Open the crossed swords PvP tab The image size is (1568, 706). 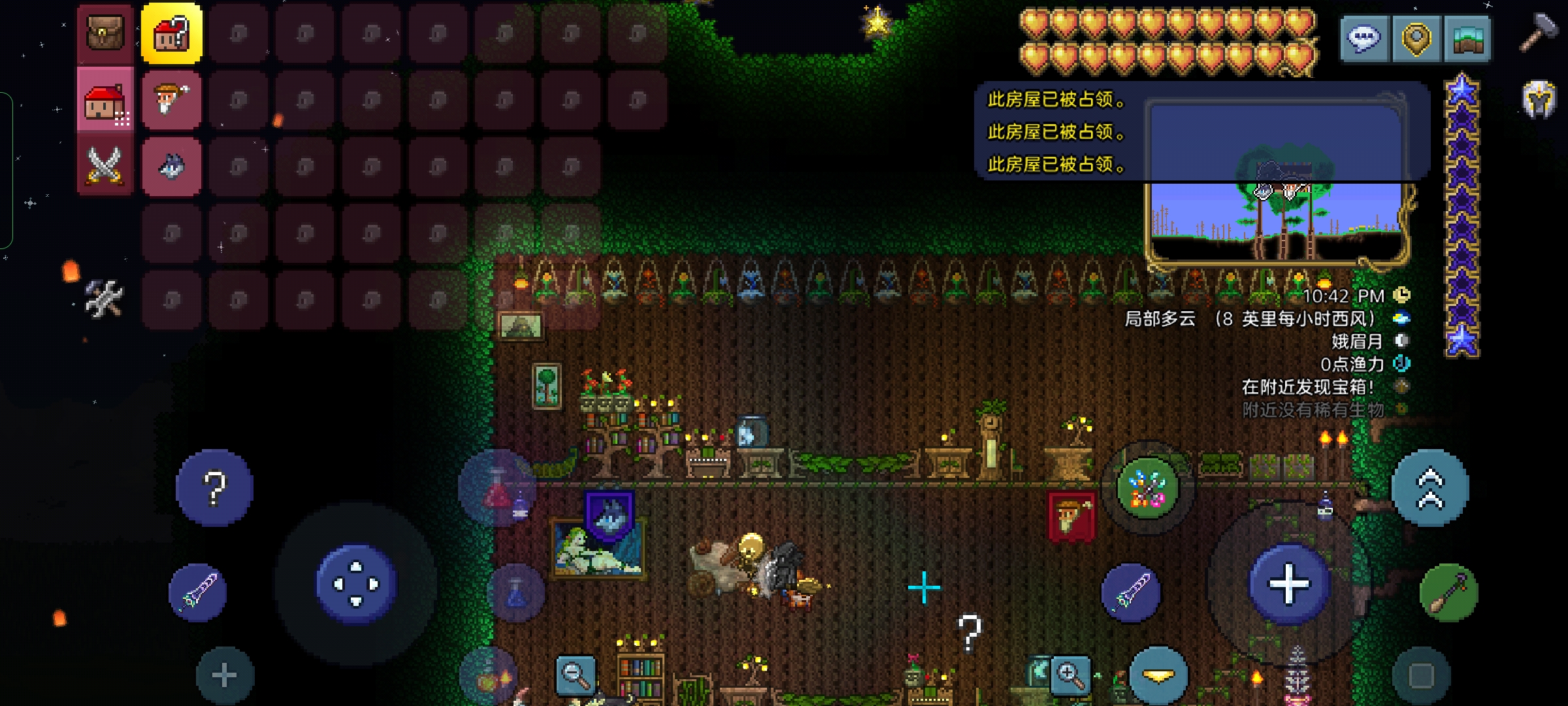coord(105,165)
